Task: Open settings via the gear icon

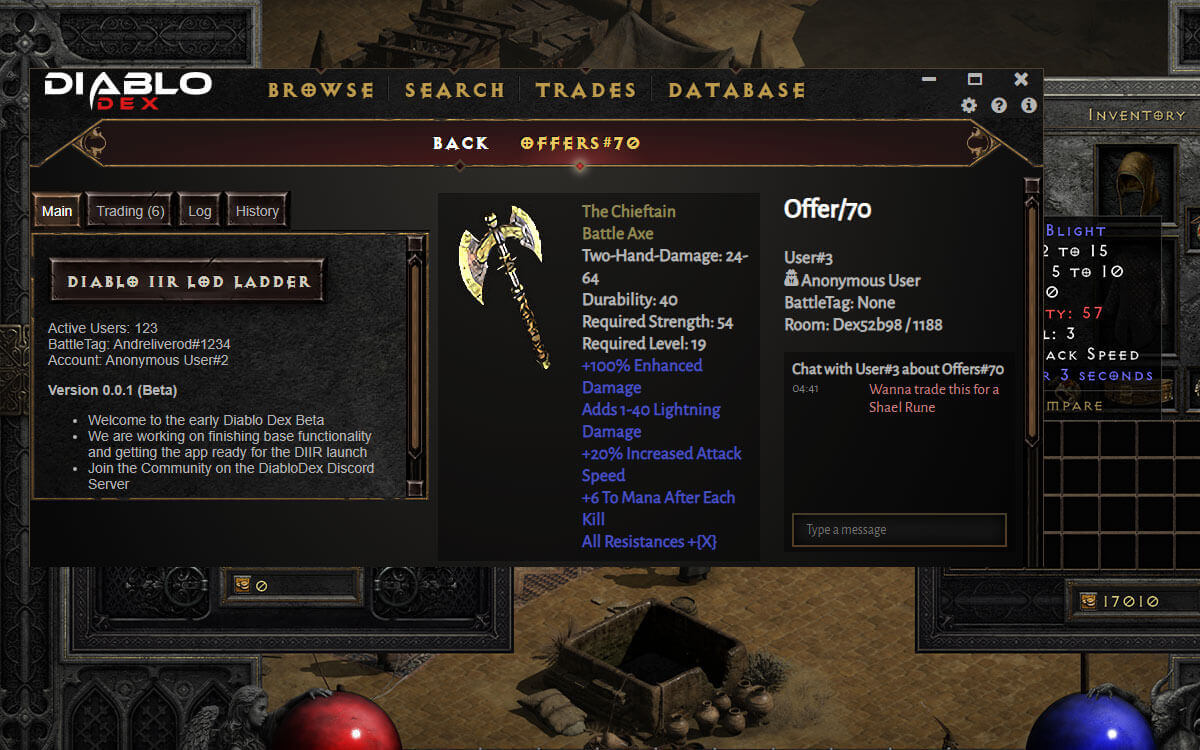Action: click(969, 105)
